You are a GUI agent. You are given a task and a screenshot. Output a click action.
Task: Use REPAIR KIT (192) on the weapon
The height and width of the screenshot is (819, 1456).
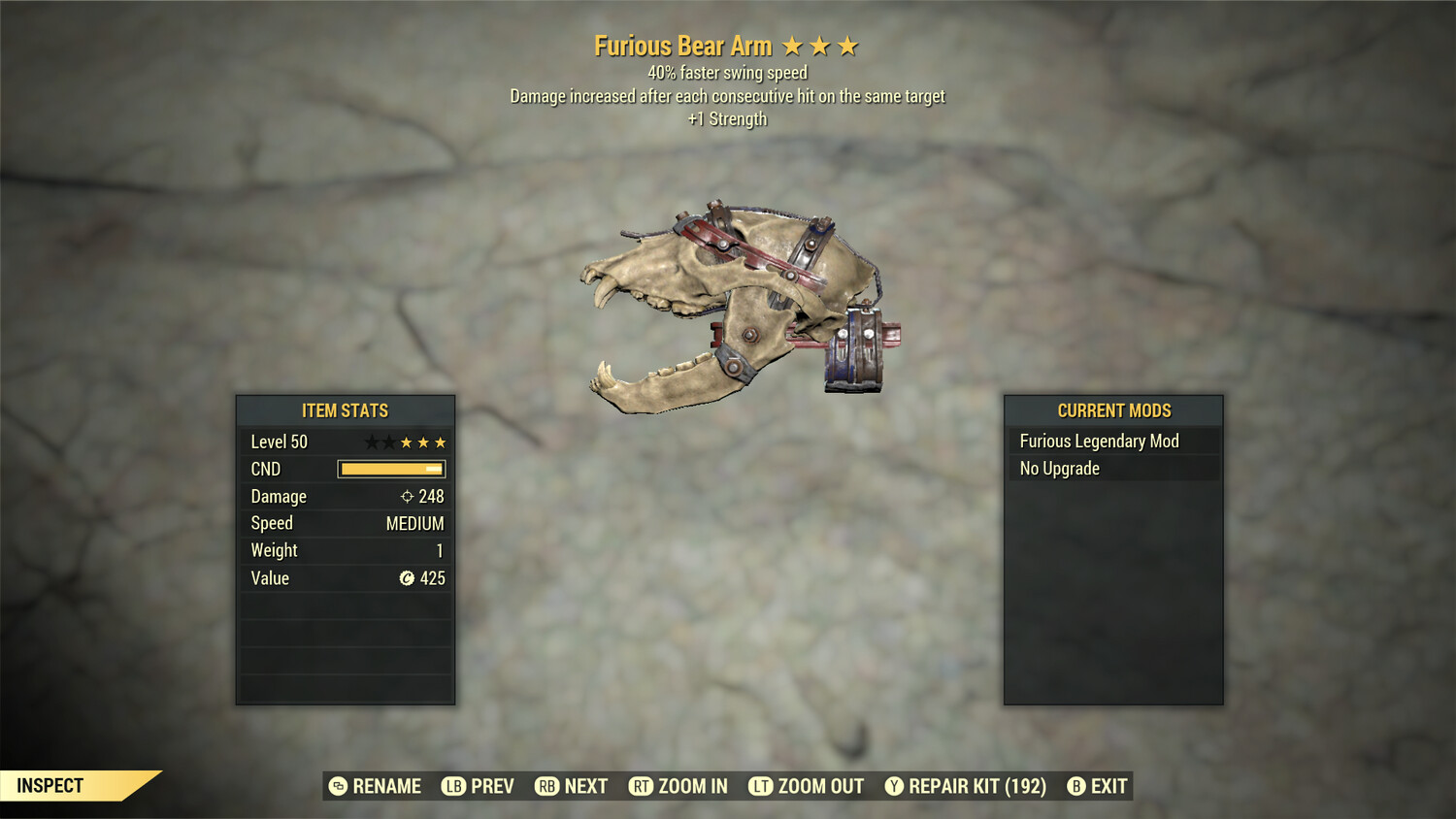tap(966, 786)
